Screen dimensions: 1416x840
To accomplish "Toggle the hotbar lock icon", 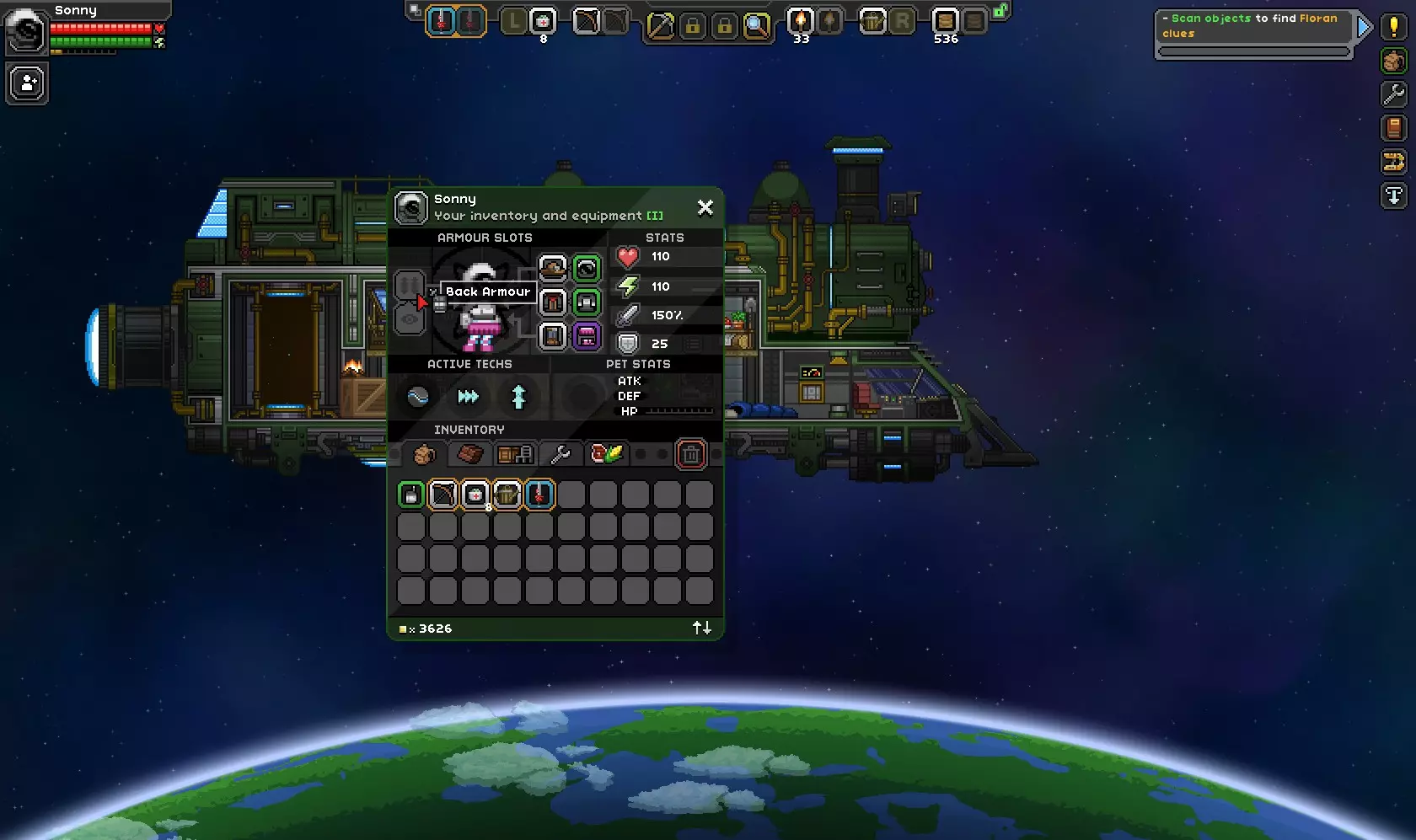I will (x=1000, y=11).
